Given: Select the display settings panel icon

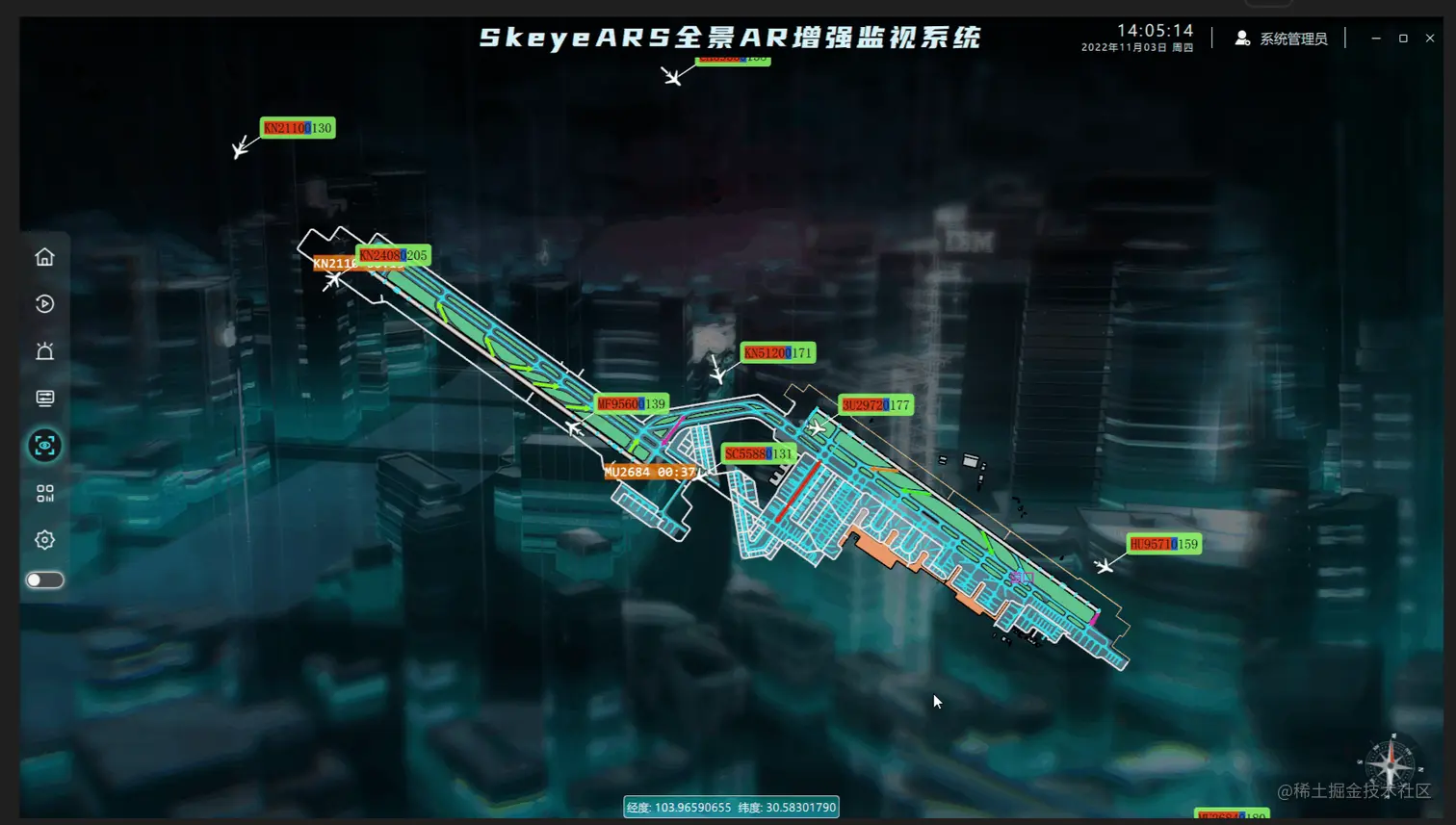Looking at the screenshot, I should coord(44,399).
